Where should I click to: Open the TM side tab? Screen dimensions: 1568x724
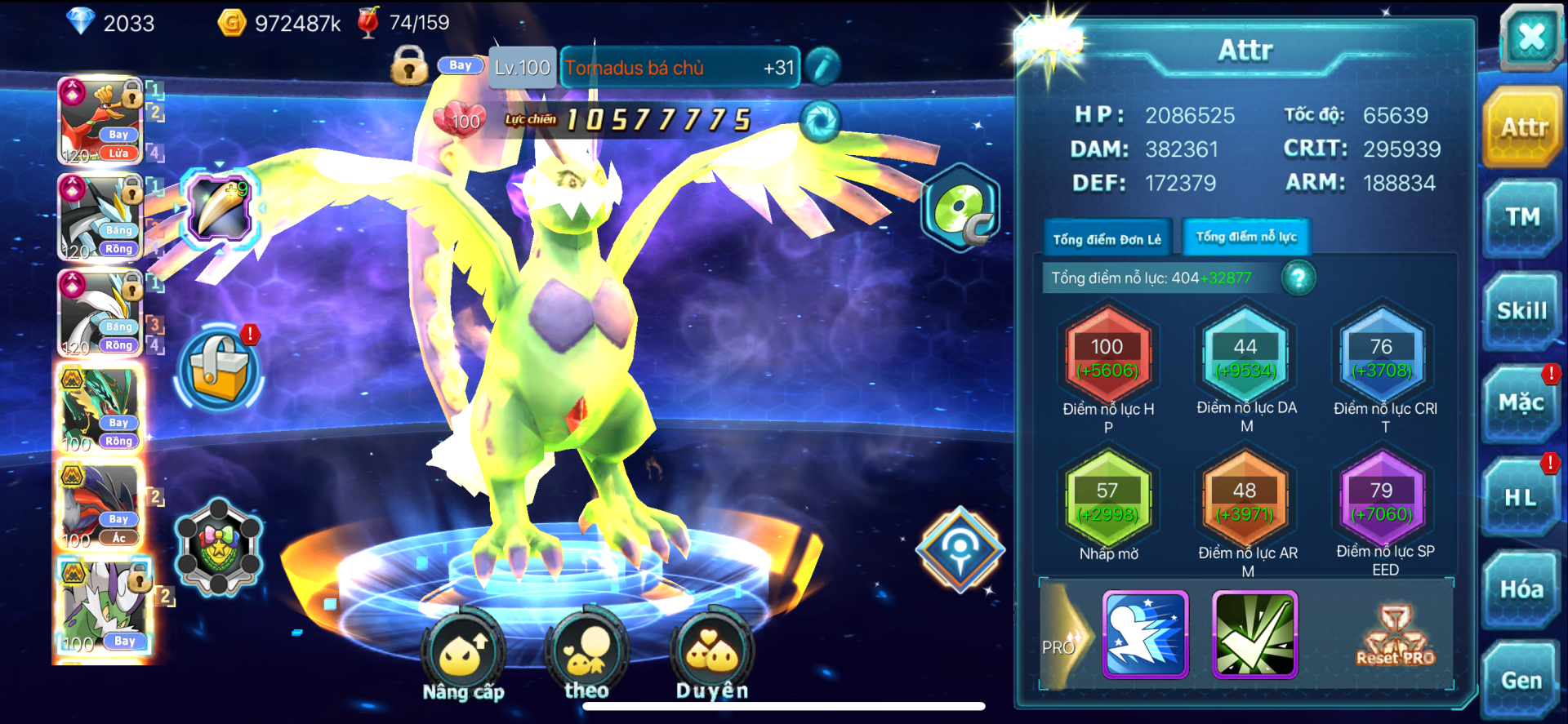point(1521,217)
